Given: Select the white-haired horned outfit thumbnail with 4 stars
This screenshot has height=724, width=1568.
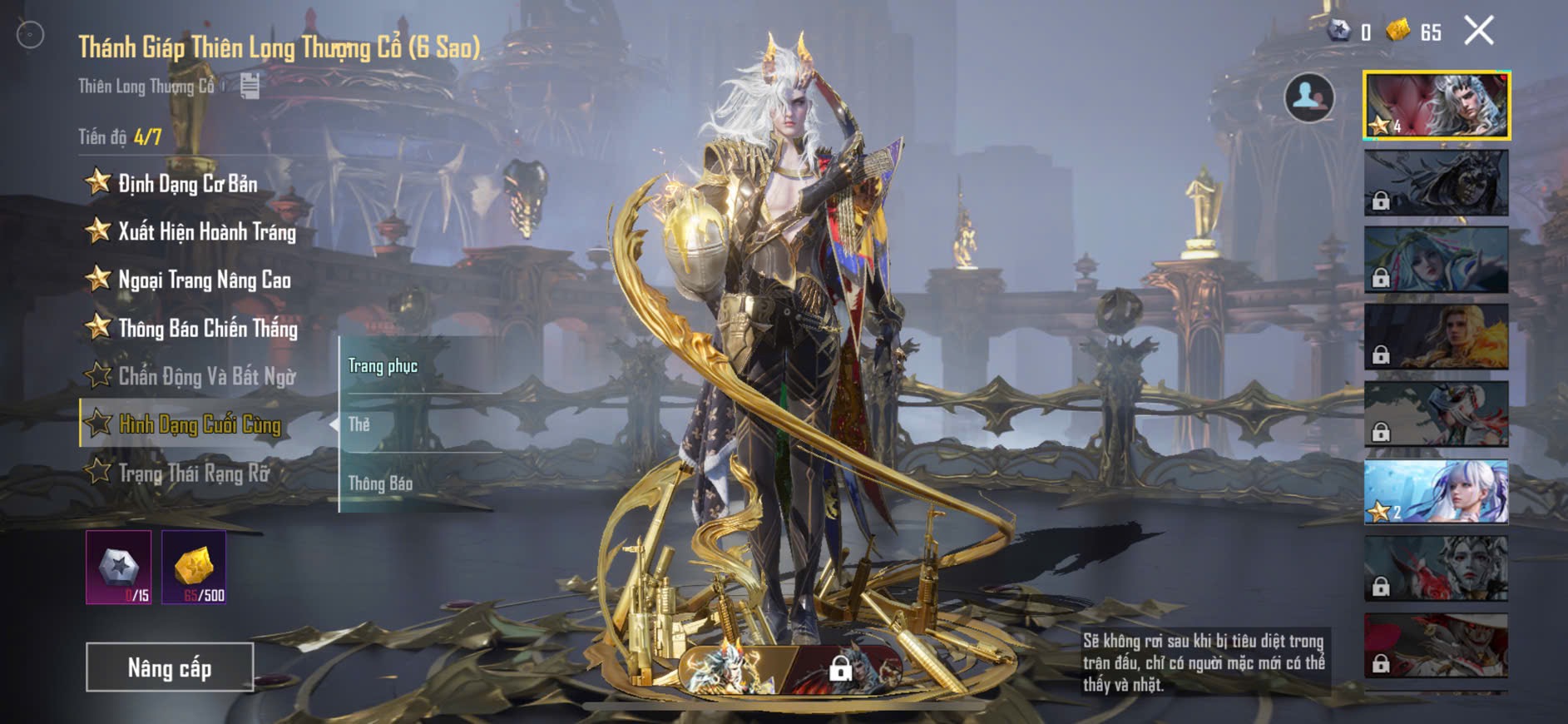Looking at the screenshot, I should click(1437, 105).
